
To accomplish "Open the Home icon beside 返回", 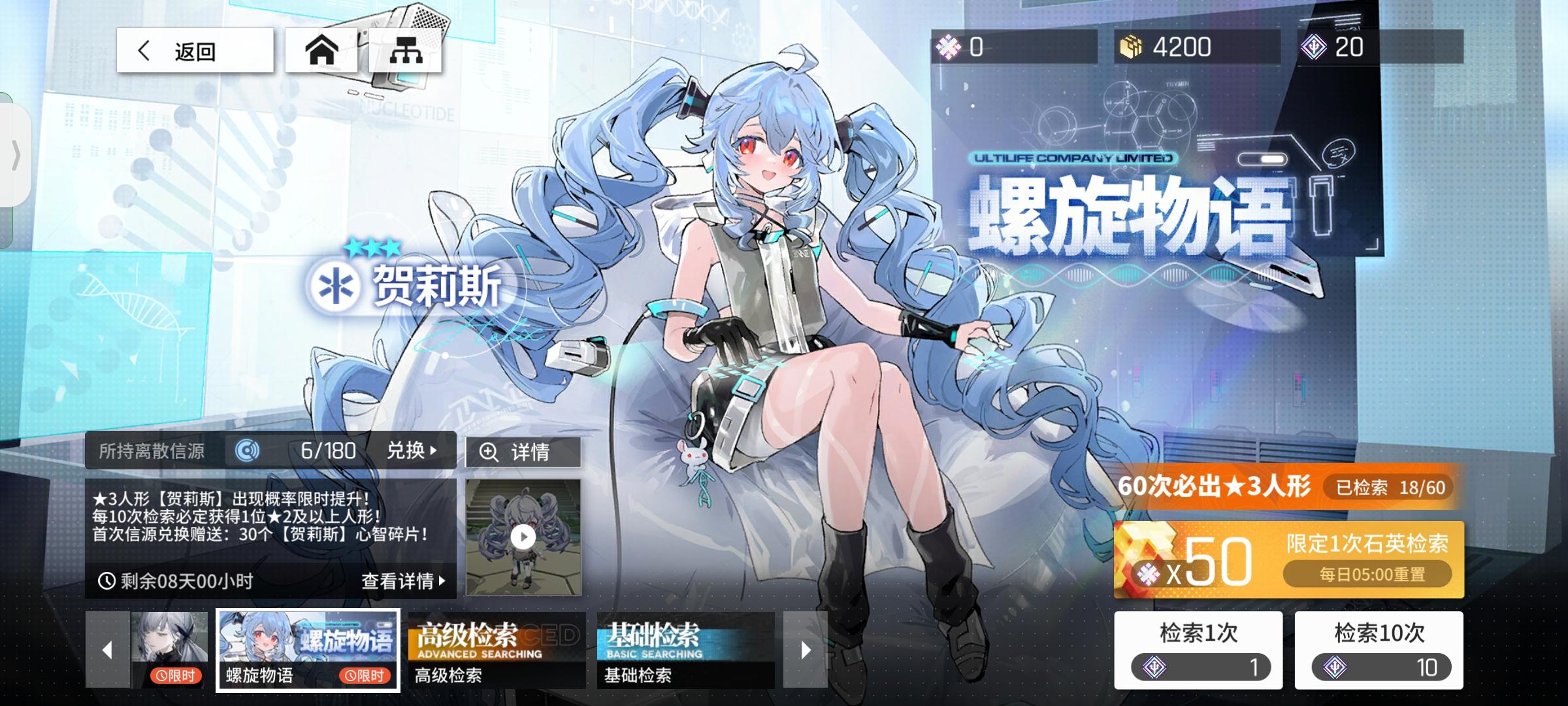I will pos(321,50).
